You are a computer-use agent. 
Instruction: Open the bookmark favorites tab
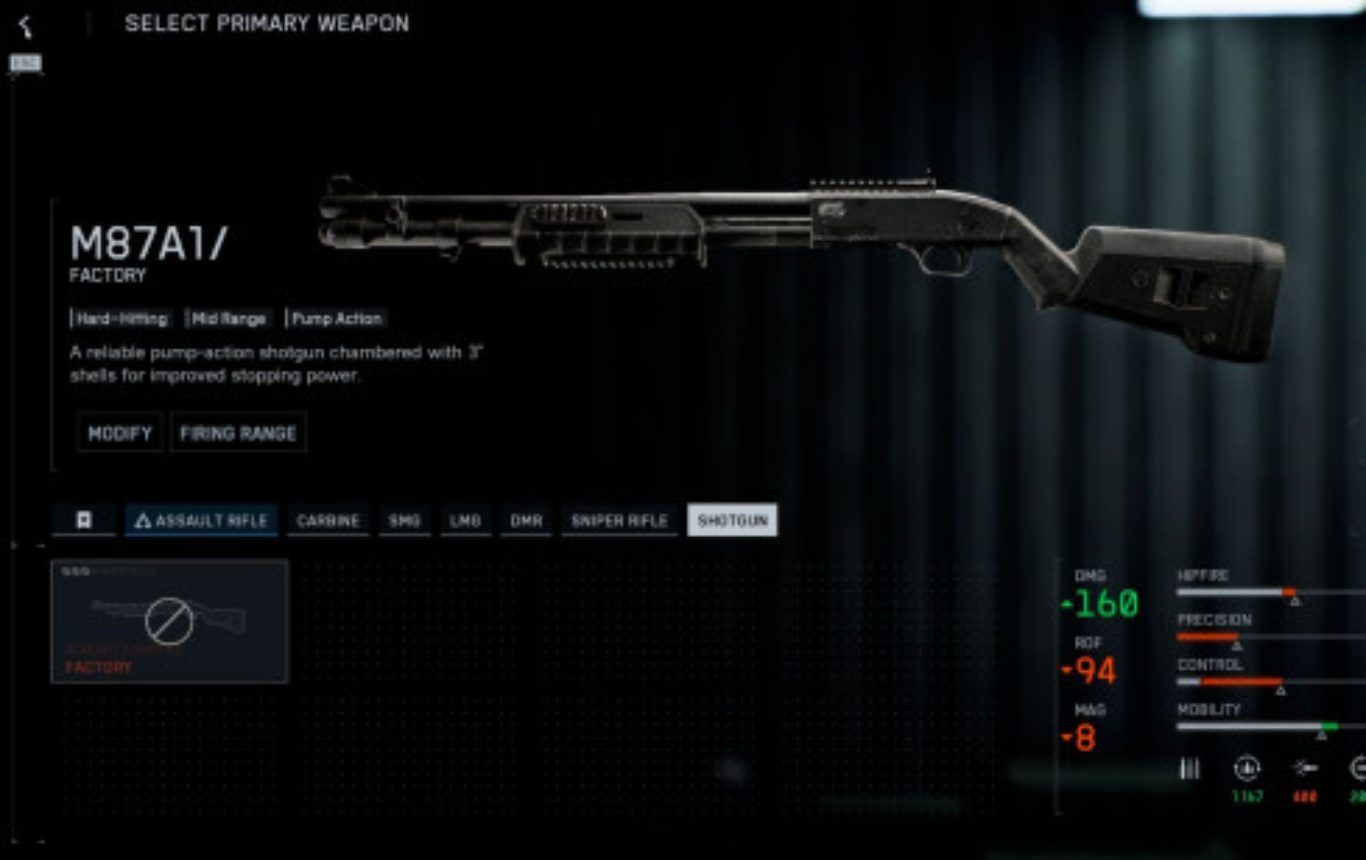(84, 521)
